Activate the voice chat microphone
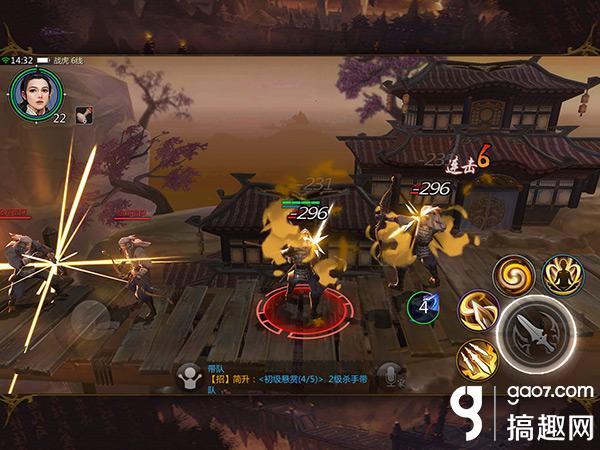 click(395, 374)
